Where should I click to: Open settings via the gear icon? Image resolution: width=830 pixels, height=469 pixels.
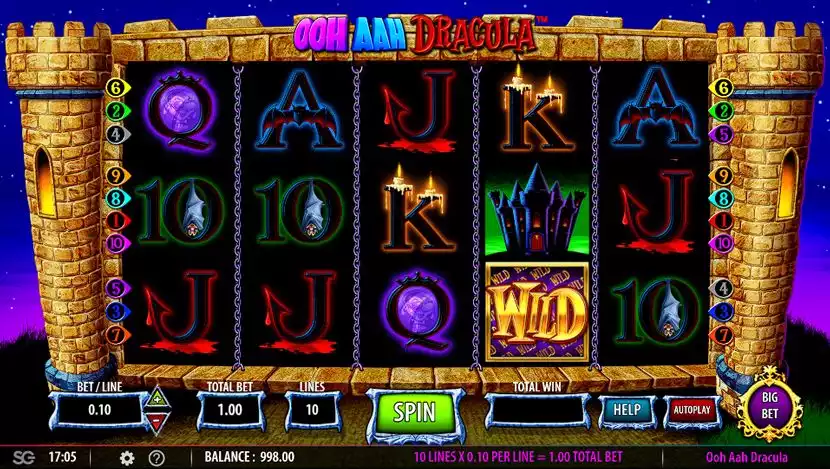127,457
